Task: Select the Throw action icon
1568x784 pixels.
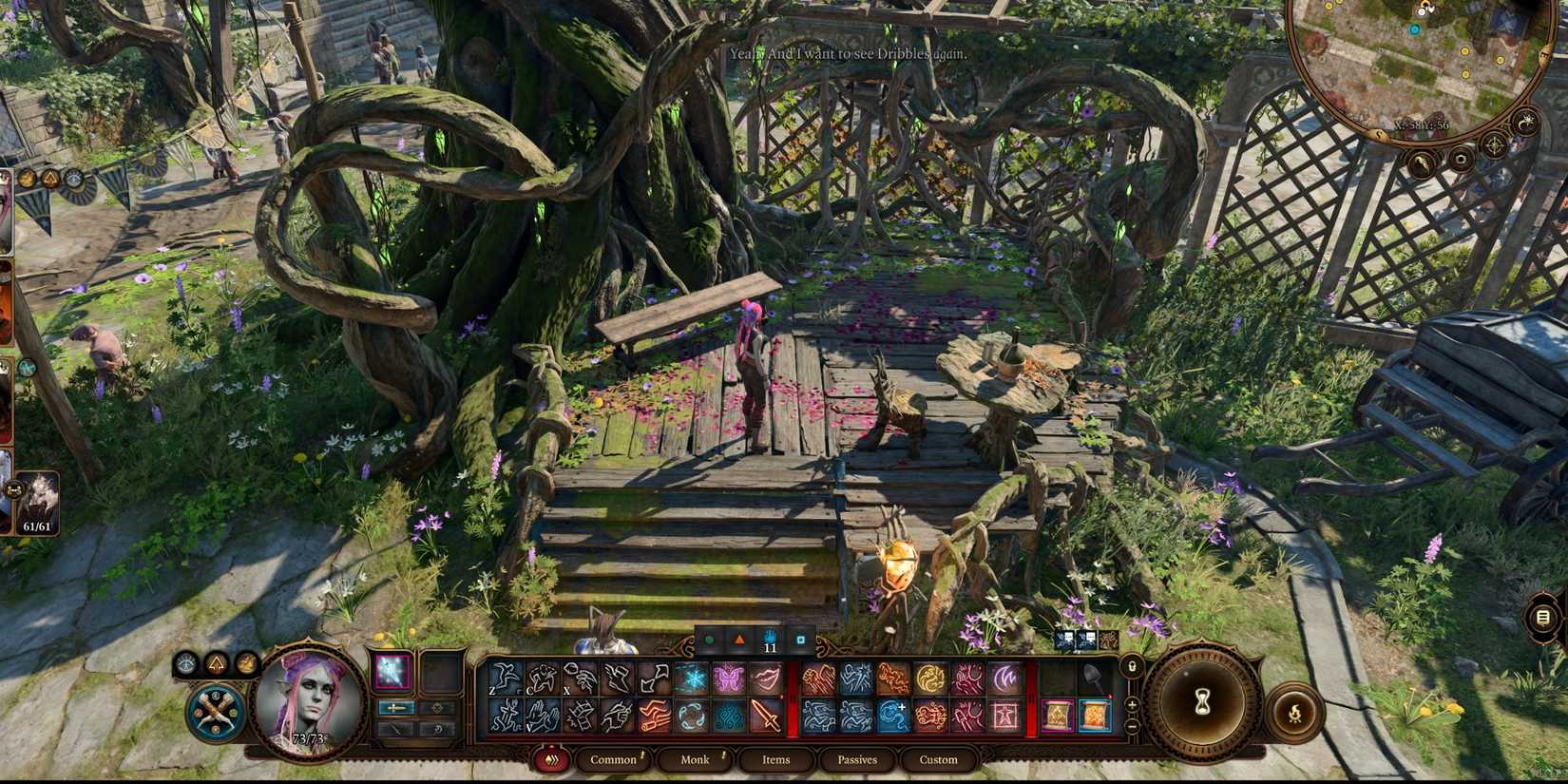Action: 580,678
